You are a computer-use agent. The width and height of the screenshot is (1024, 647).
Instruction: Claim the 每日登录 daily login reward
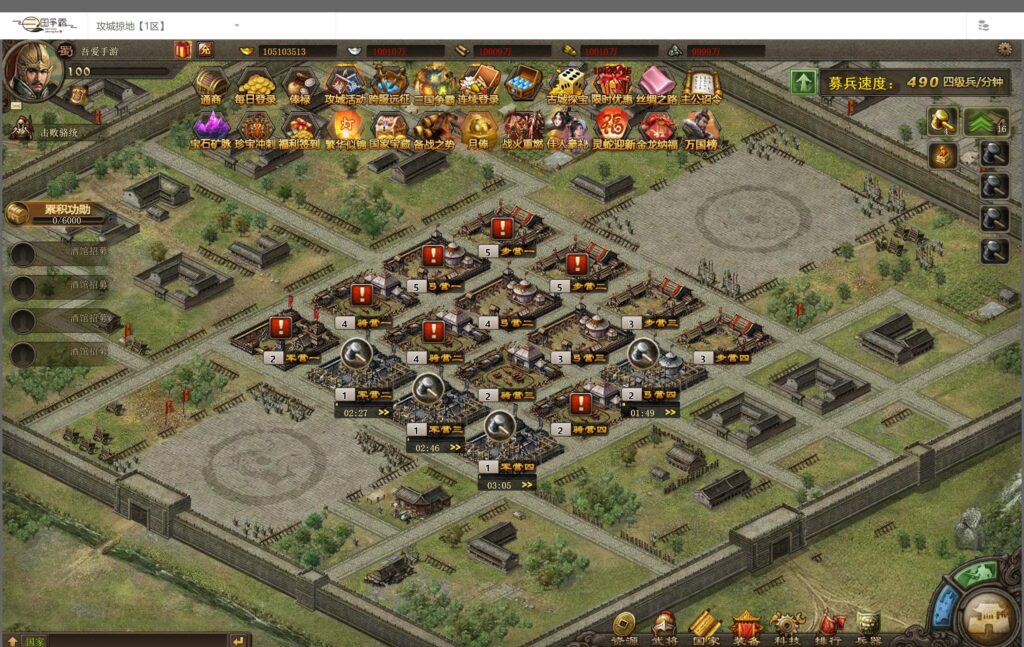(x=255, y=84)
